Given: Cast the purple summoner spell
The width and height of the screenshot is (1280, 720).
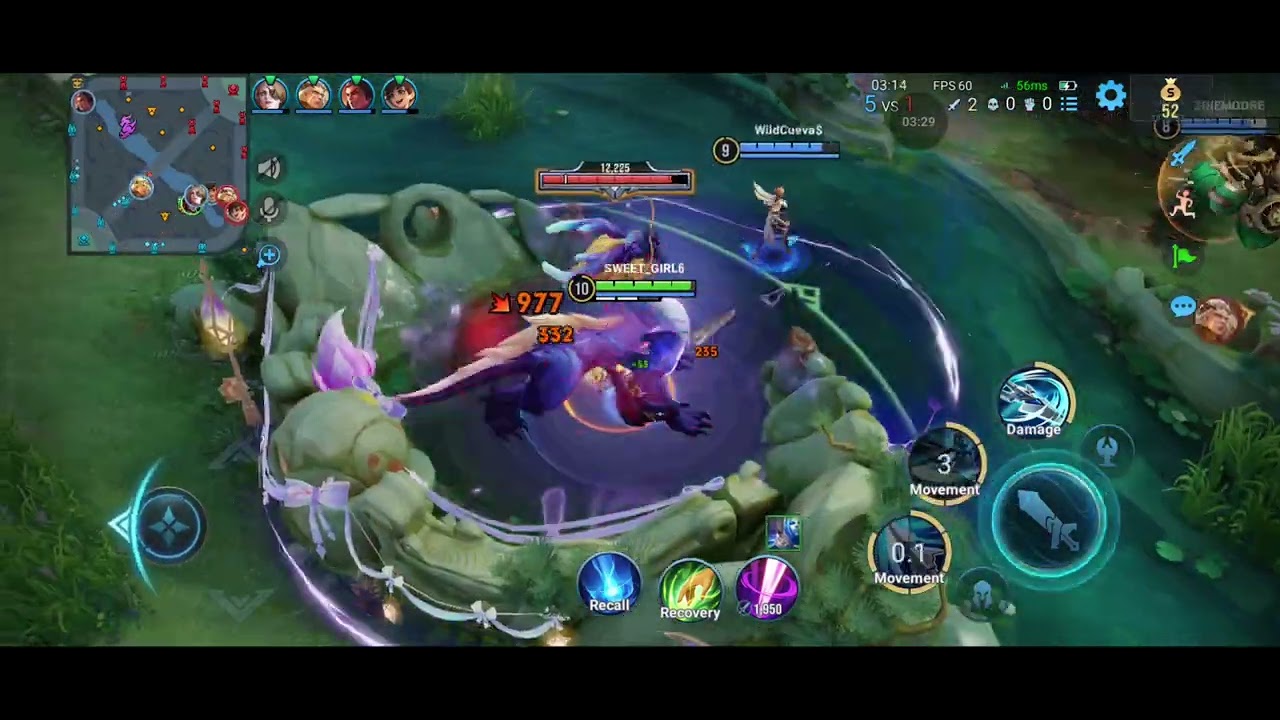Looking at the screenshot, I should point(767,586).
